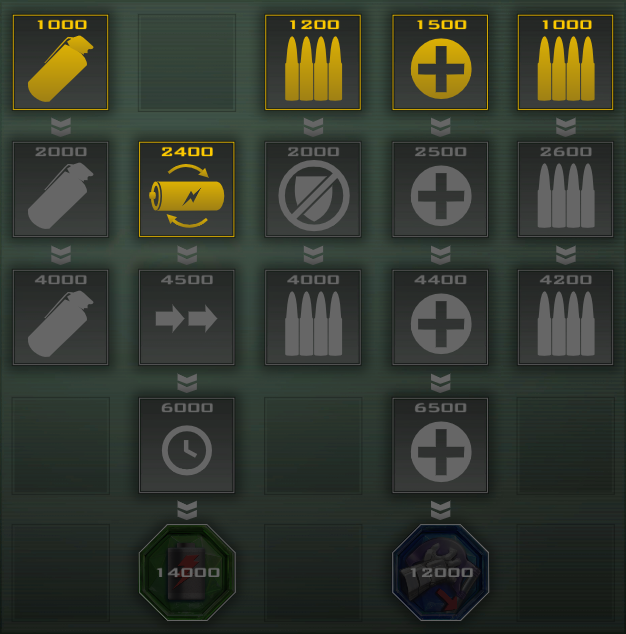Choose the 4400-point medic cross upgrade
The height and width of the screenshot is (634, 626).
(440, 316)
